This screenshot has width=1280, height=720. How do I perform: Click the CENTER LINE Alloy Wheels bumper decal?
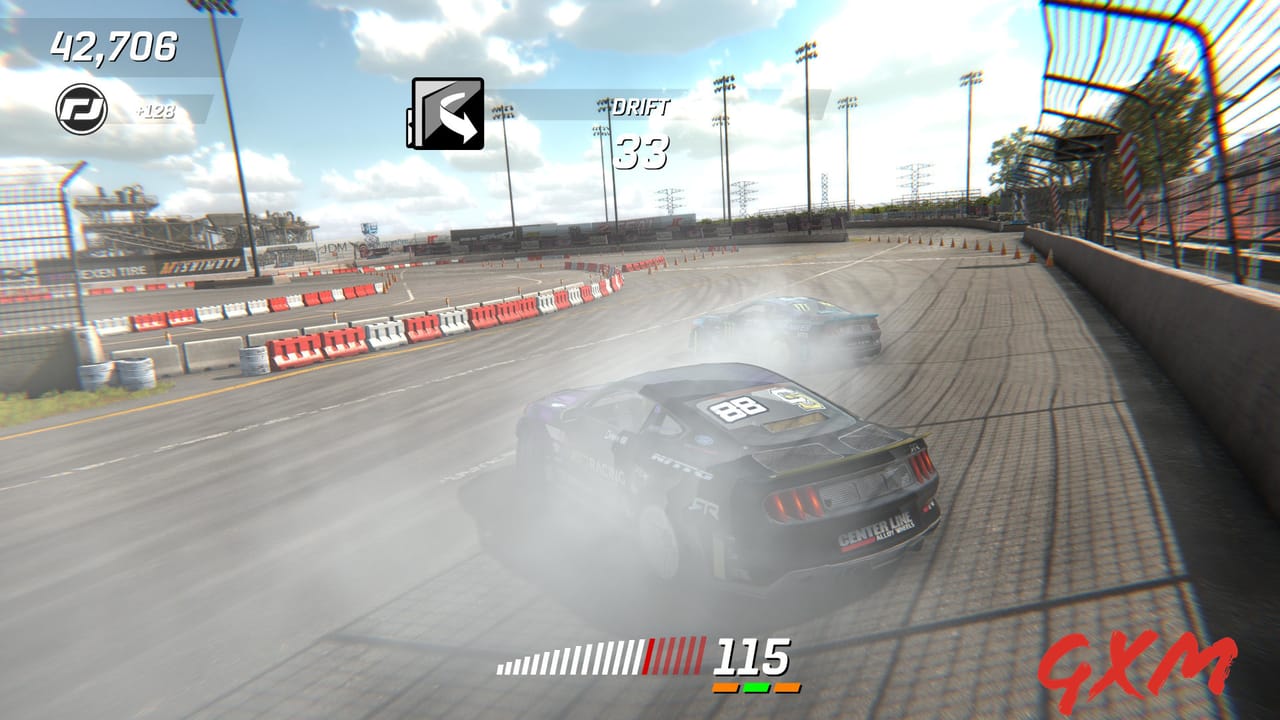[877, 530]
